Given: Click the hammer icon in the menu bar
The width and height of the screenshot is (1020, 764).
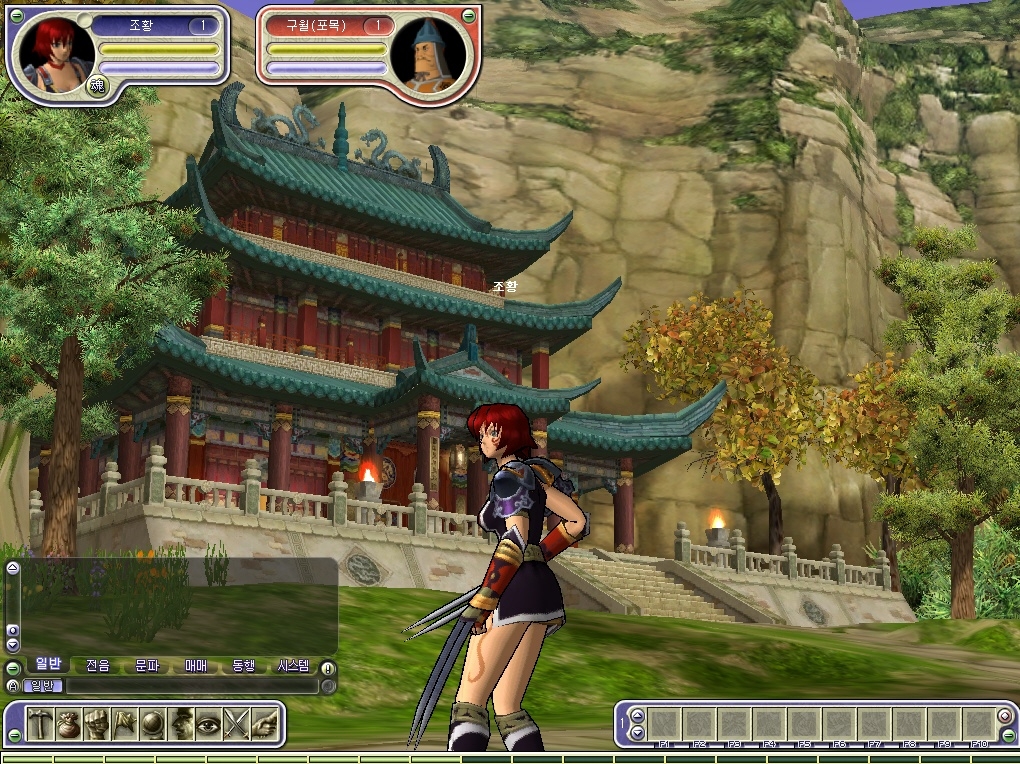Looking at the screenshot, I should 40,724.
